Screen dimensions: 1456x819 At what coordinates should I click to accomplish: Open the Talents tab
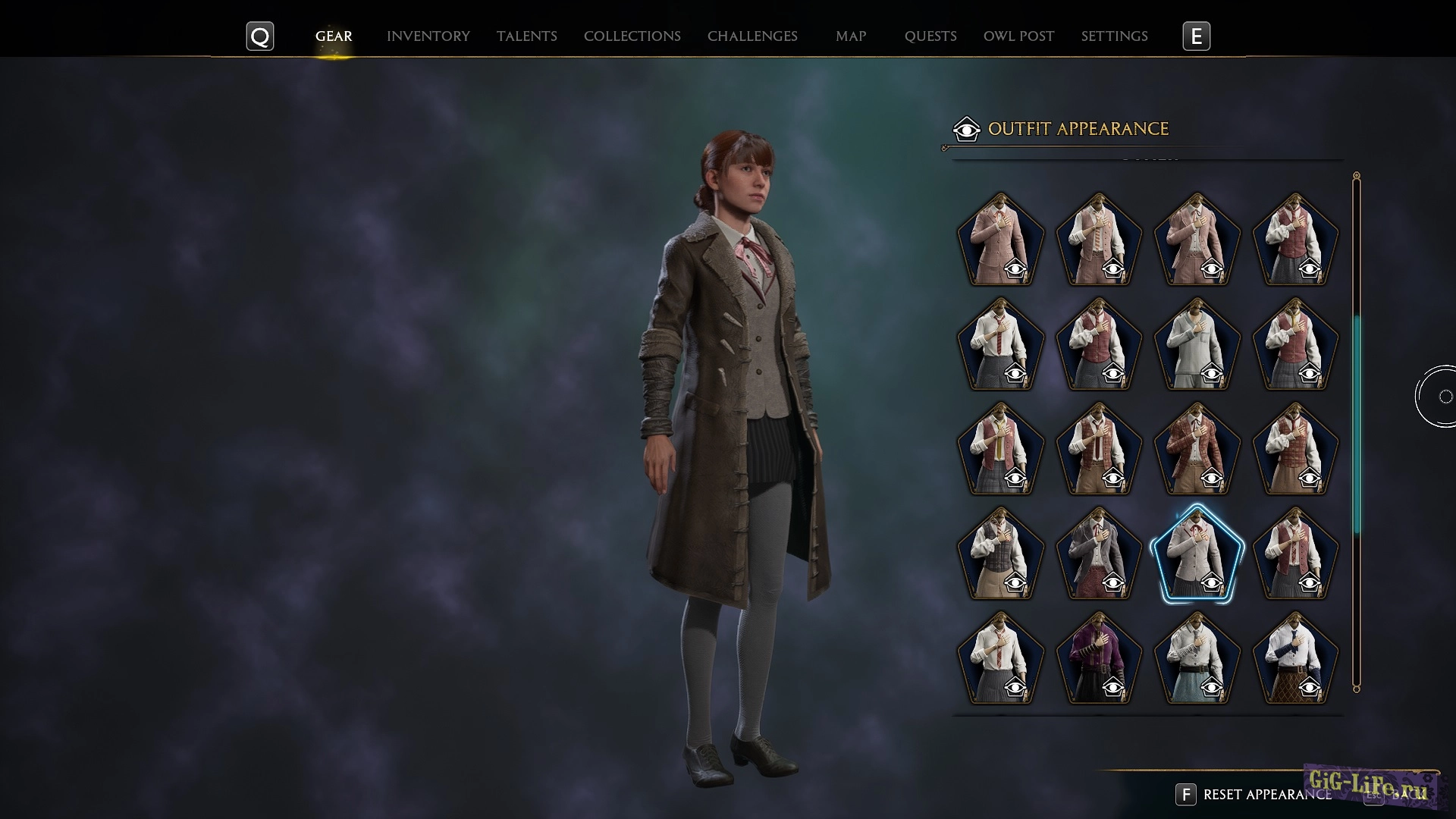(x=526, y=36)
